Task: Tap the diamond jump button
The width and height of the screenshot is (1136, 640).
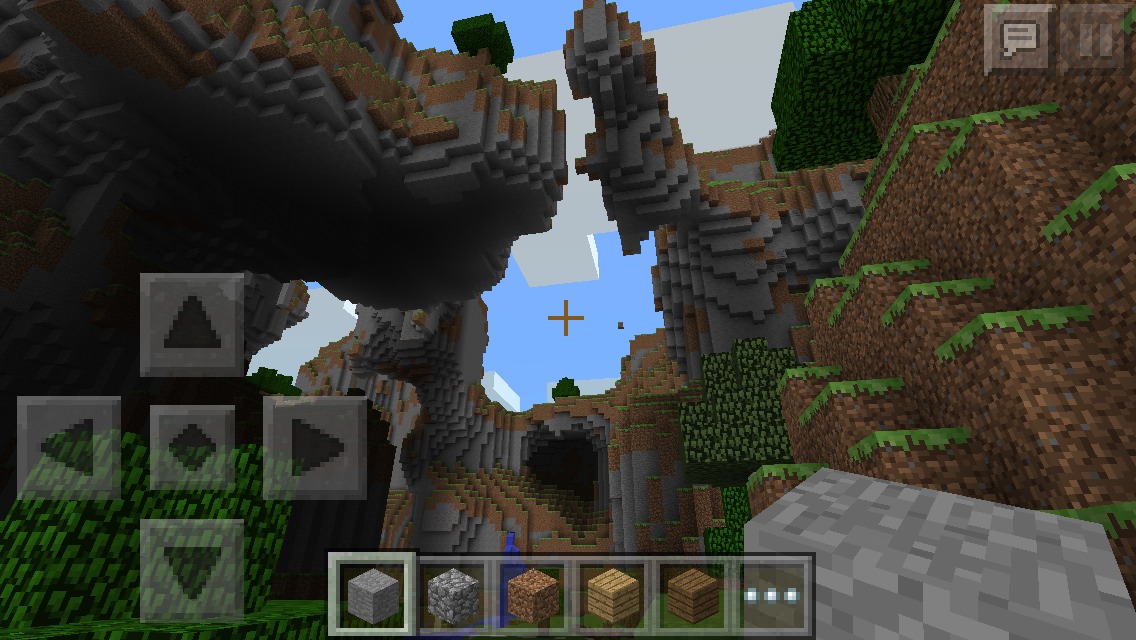Action: [192, 447]
